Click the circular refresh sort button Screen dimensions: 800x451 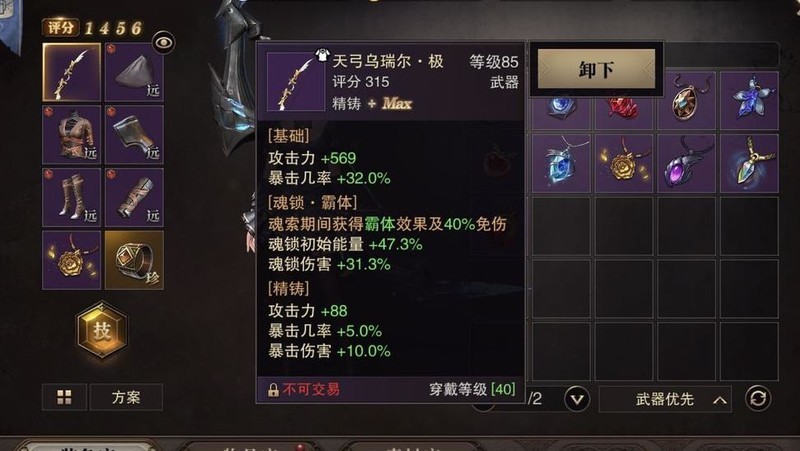click(x=759, y=399)
